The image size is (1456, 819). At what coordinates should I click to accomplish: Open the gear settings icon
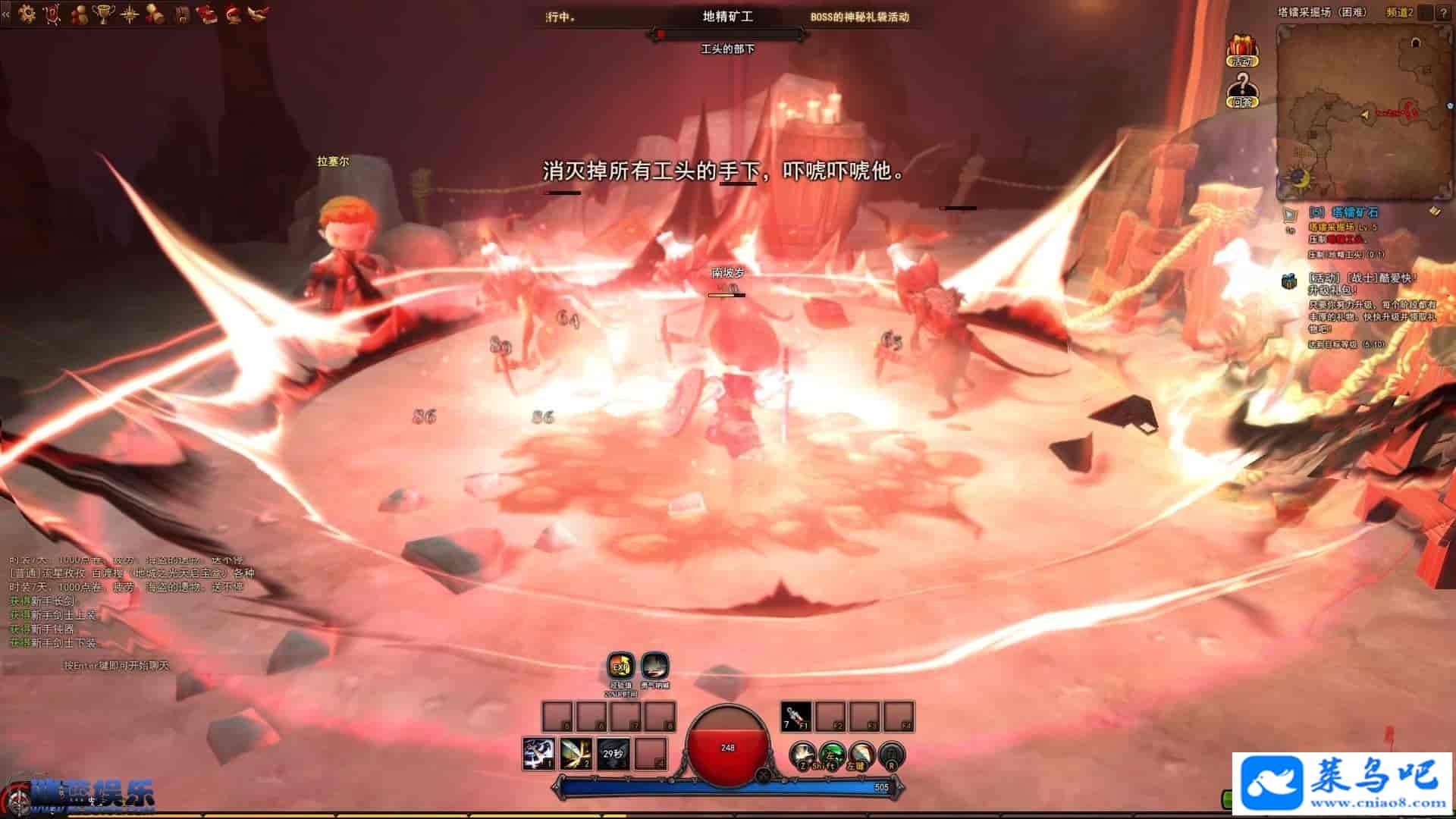click(x=27, y=13)
